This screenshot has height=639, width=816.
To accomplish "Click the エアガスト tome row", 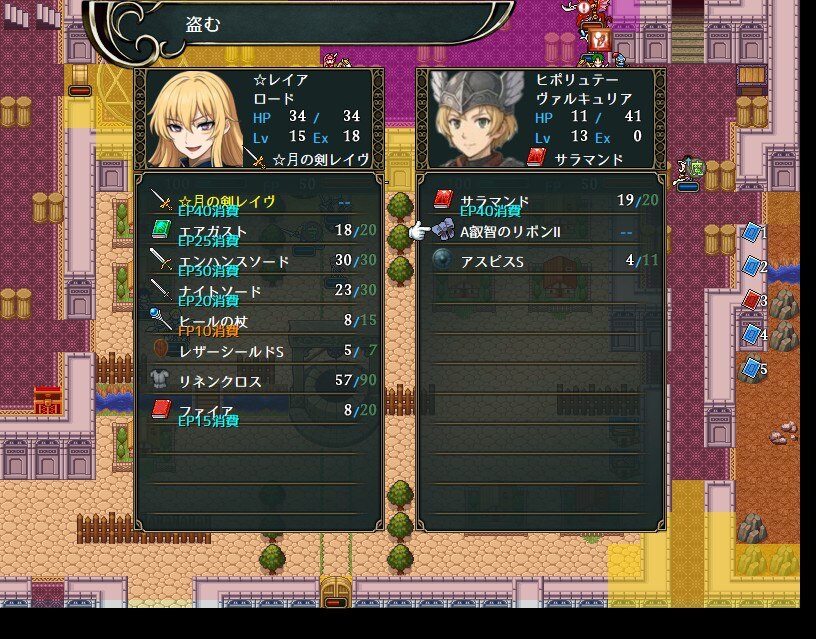I will (x=258, y=231).
